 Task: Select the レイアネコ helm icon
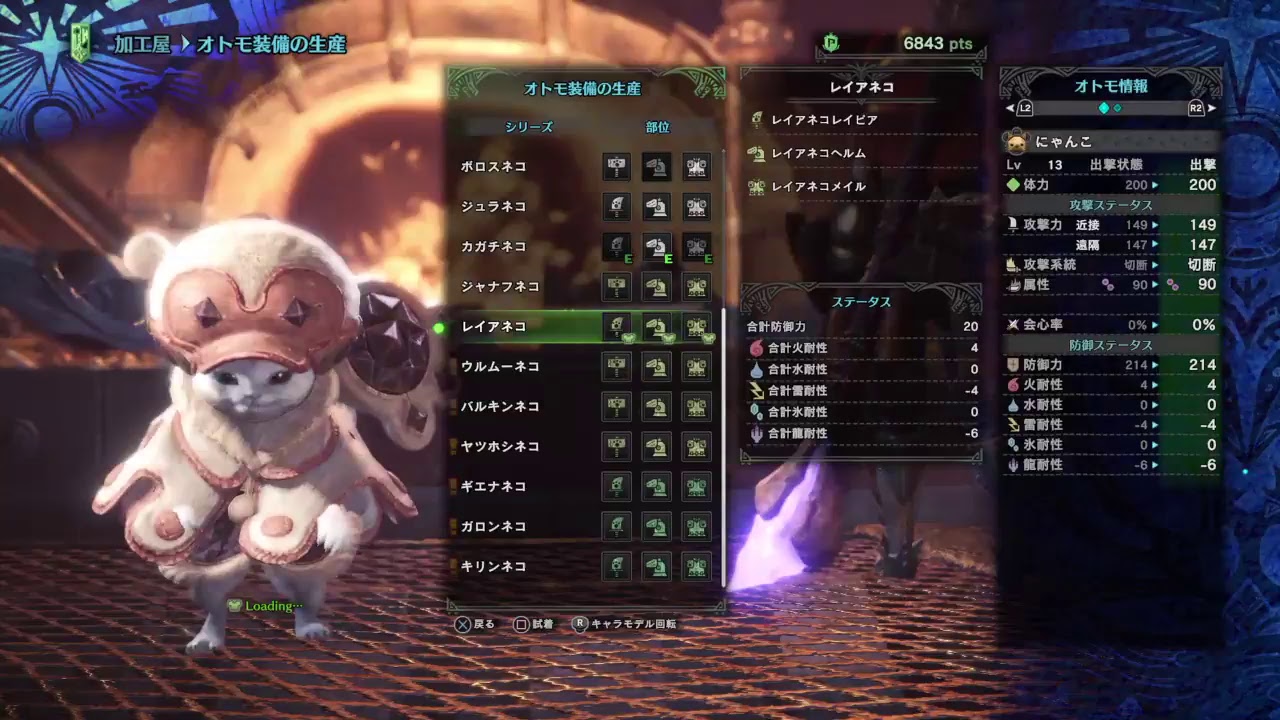(x=658, y=327)
